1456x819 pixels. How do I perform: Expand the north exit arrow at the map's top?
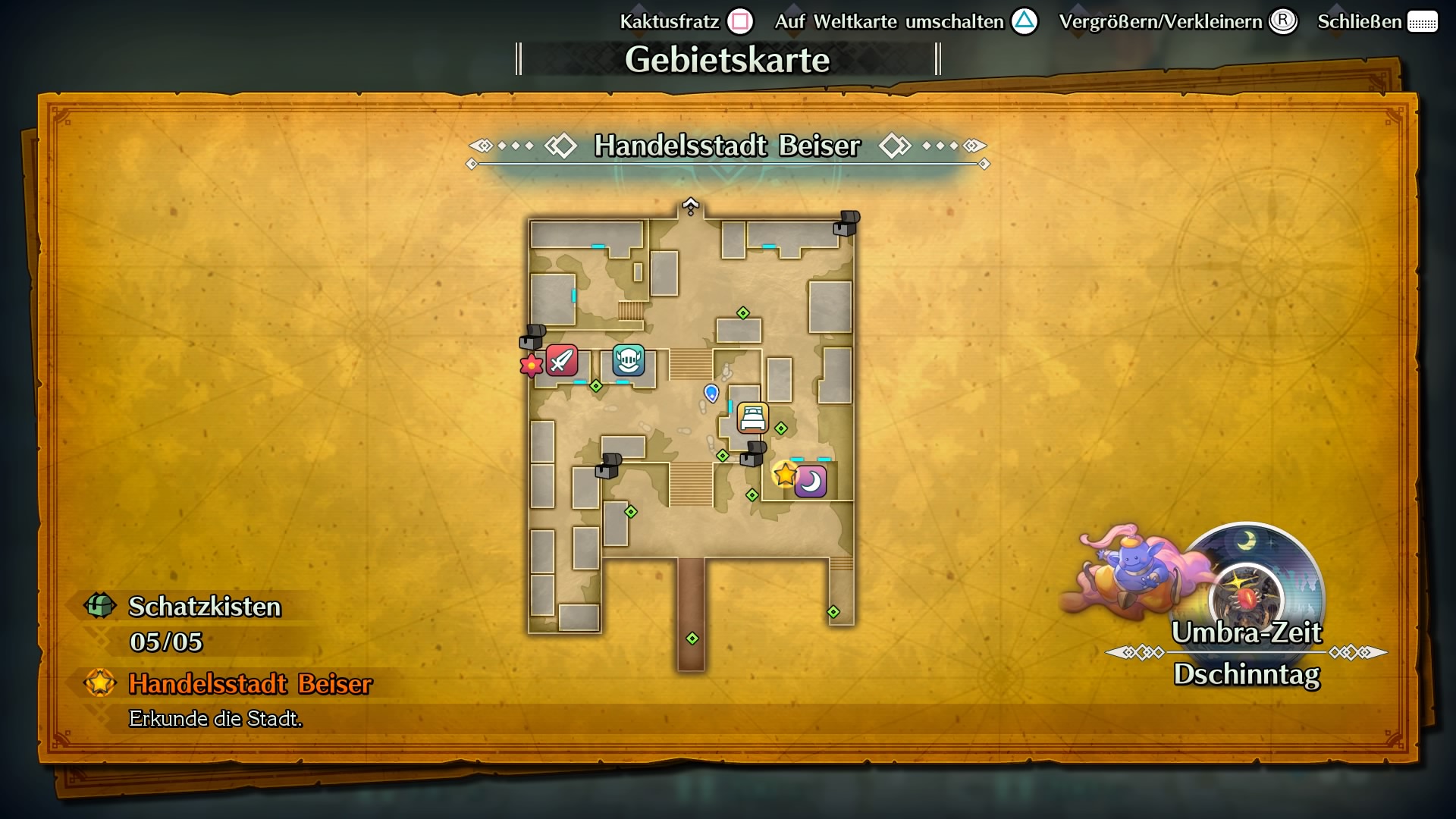point(691,205)
